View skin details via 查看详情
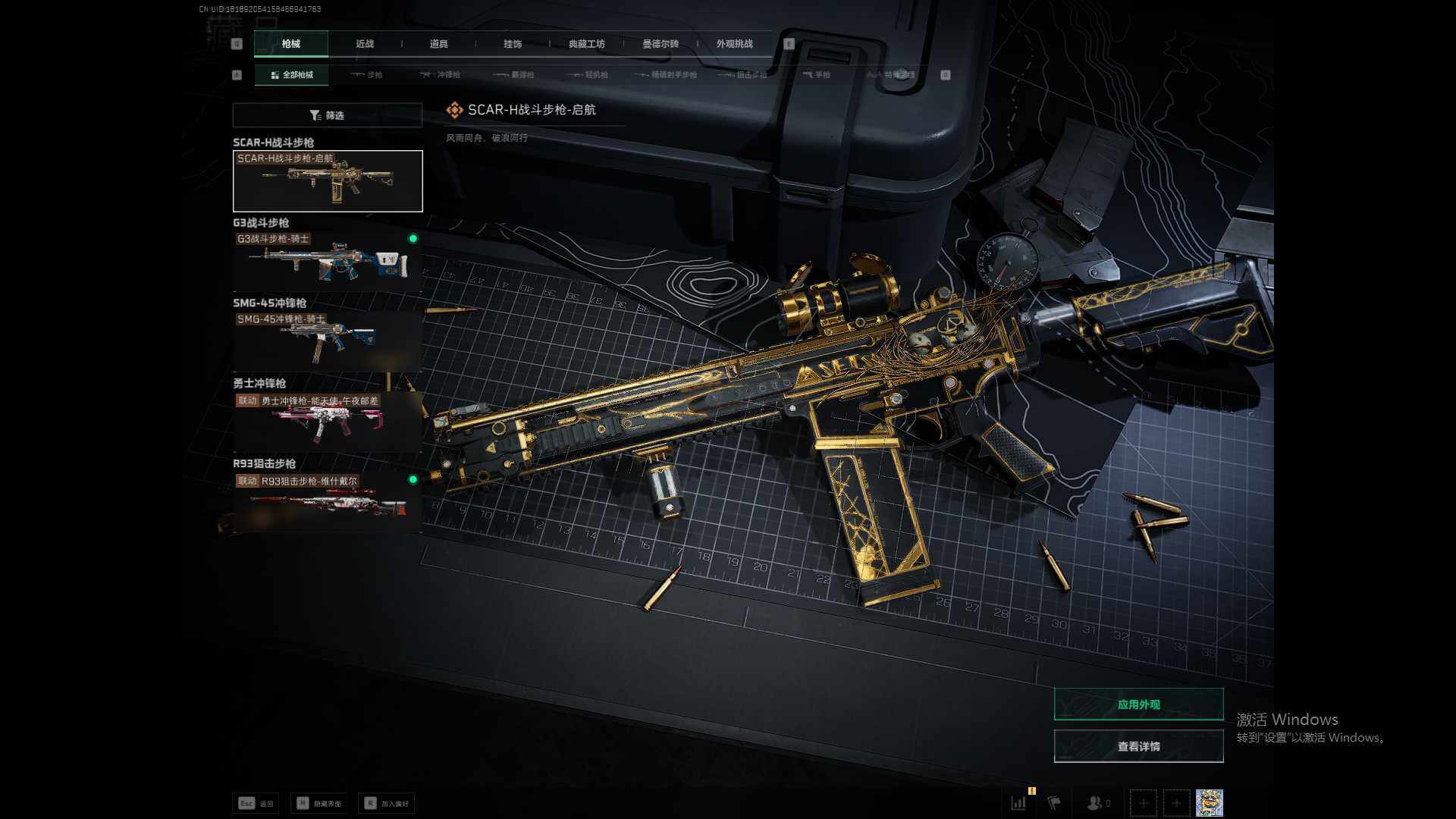The width and height of the screenshot is (1456, 819). point(1138,747)
